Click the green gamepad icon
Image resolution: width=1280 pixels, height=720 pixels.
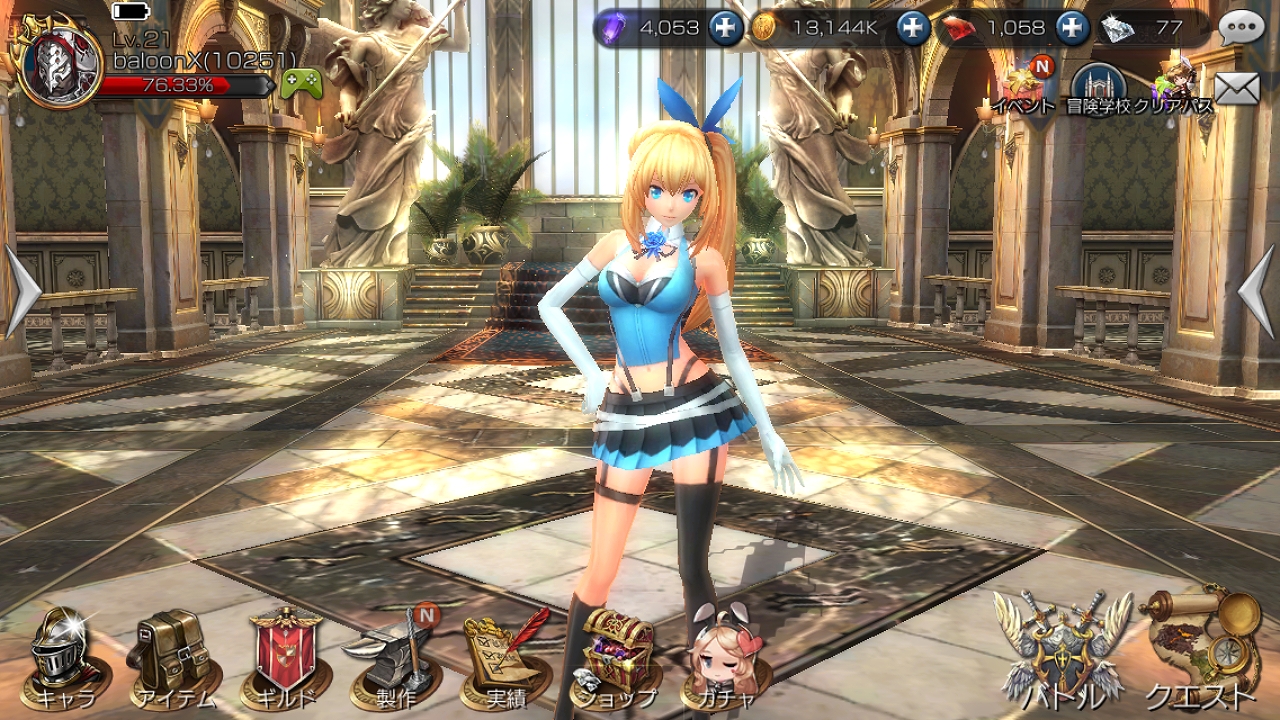301,85
